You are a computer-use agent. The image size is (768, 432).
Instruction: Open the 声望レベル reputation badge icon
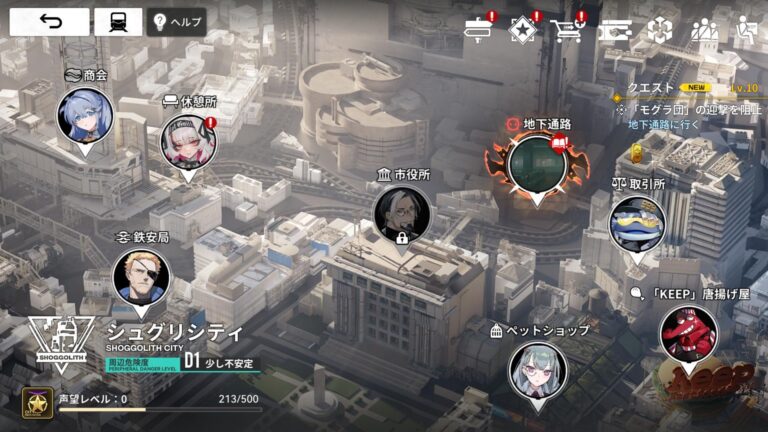coord(37,403)
